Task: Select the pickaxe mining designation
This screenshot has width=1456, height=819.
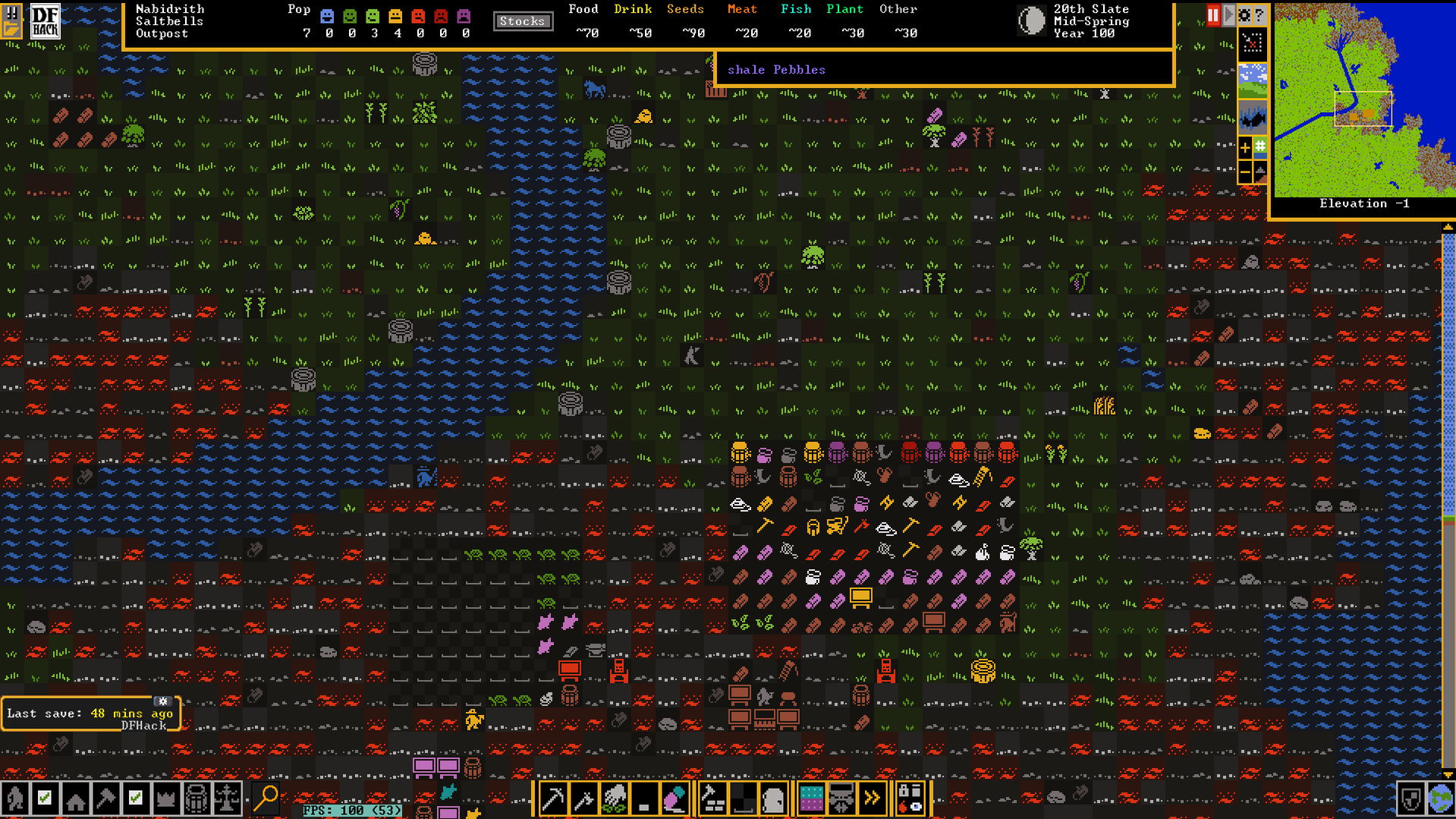Action: click(553, 799)
